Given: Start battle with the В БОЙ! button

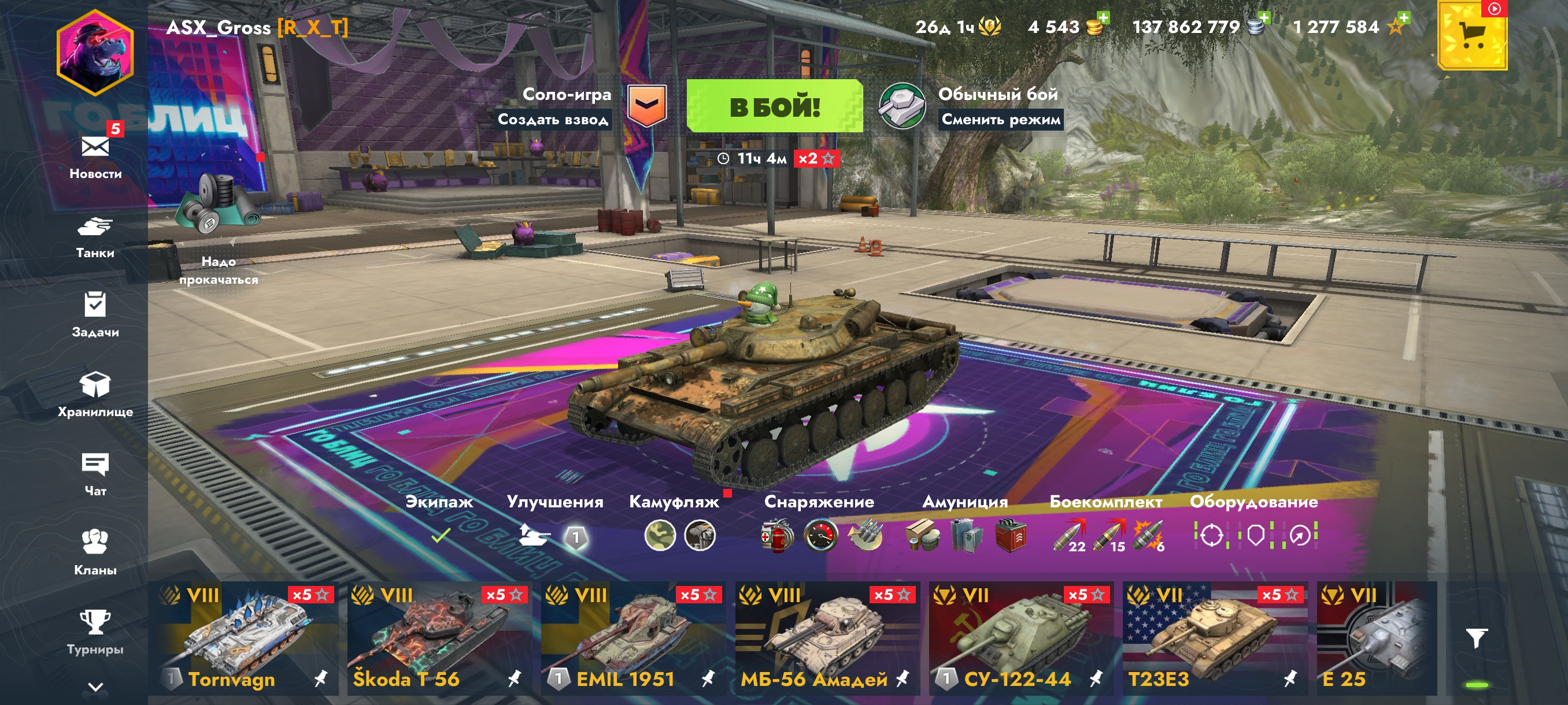Looking at the screenshot, I should tap(774, 106).
